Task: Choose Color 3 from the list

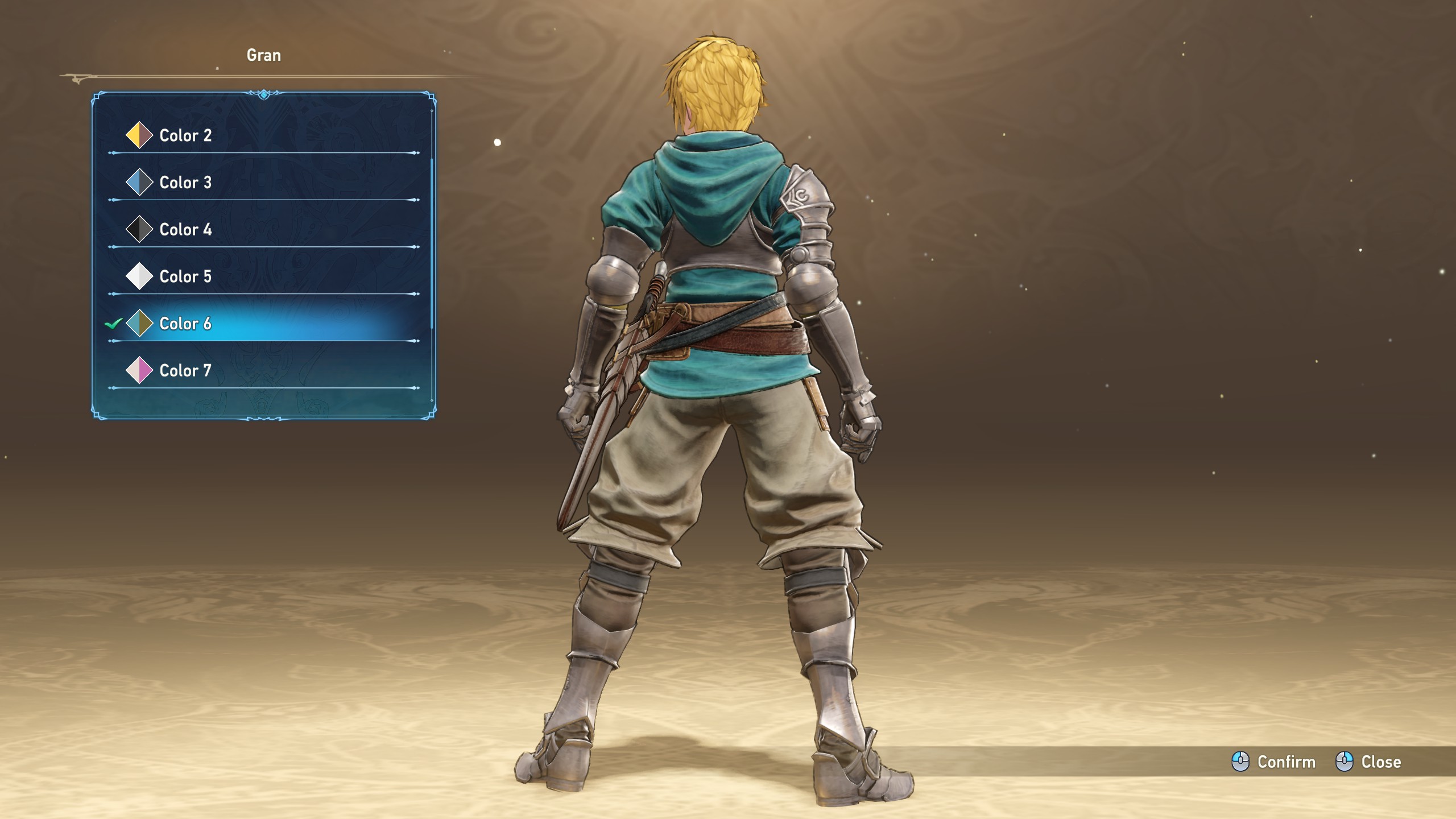Action: pos(185,183)
